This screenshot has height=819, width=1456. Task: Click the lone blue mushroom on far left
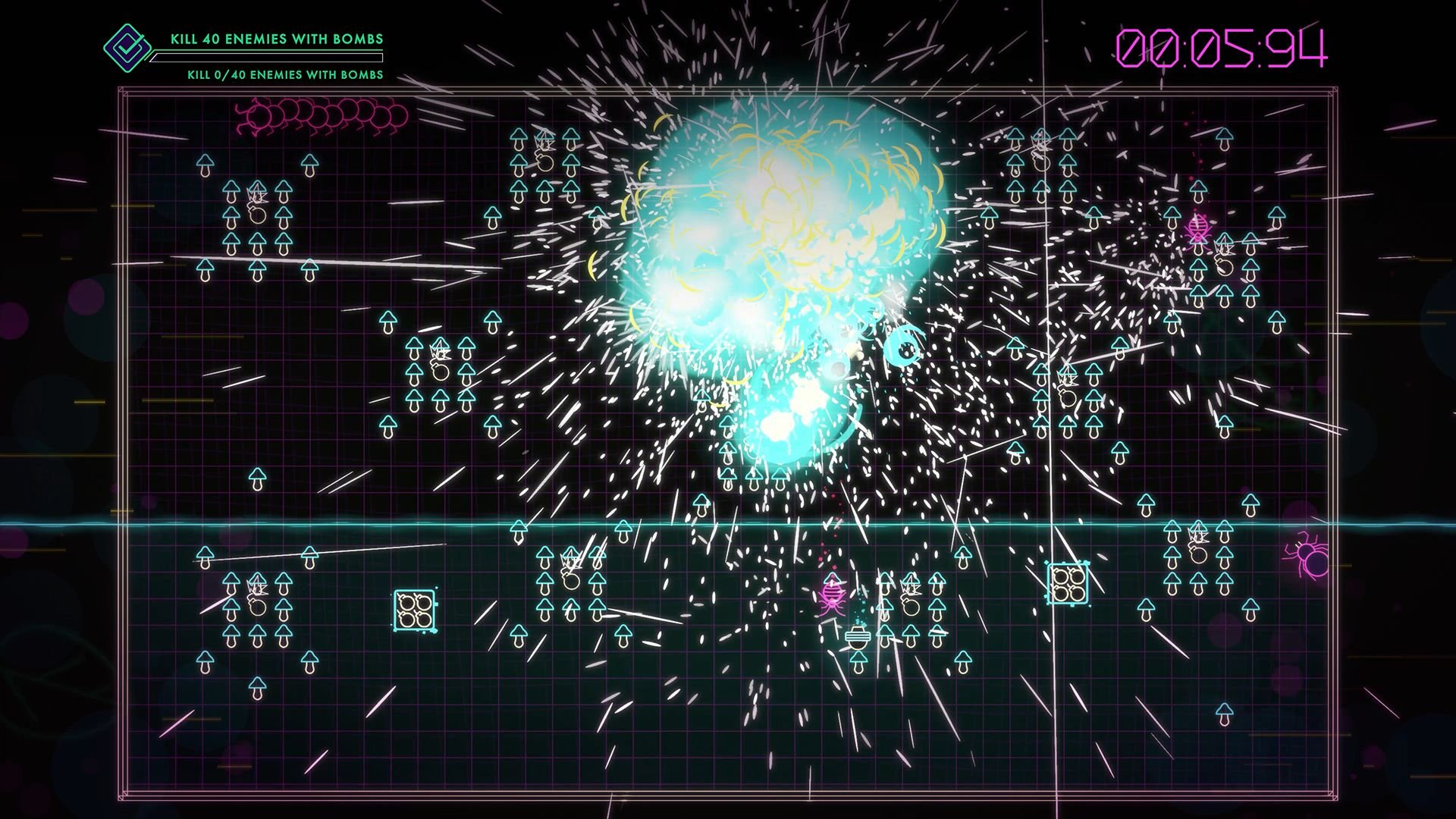256,478
